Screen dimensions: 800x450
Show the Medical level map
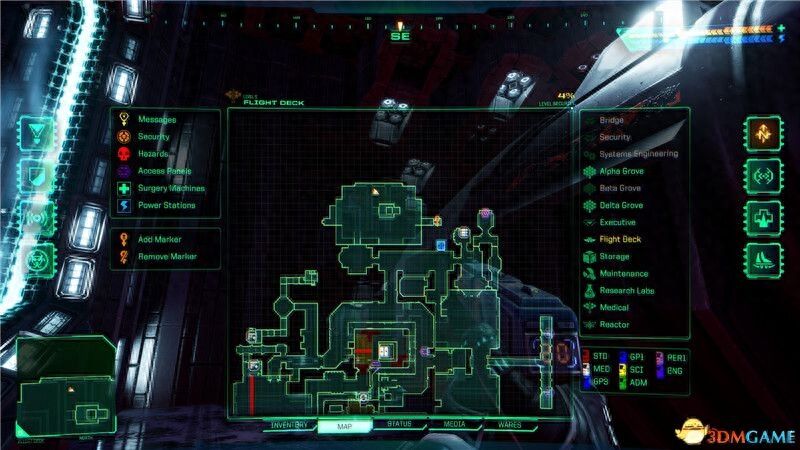[x=614, y=308]
